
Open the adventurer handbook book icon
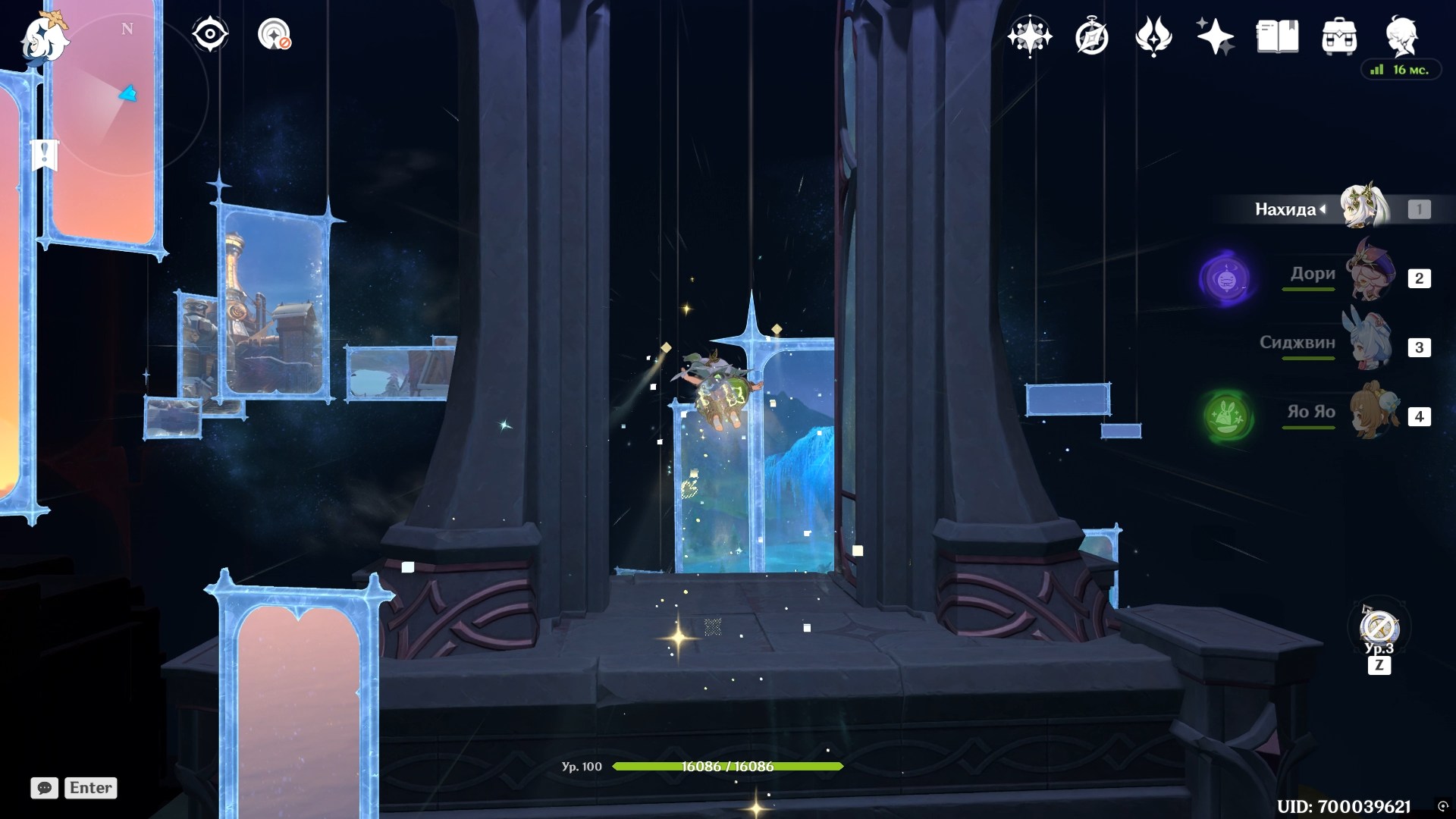1277,36
